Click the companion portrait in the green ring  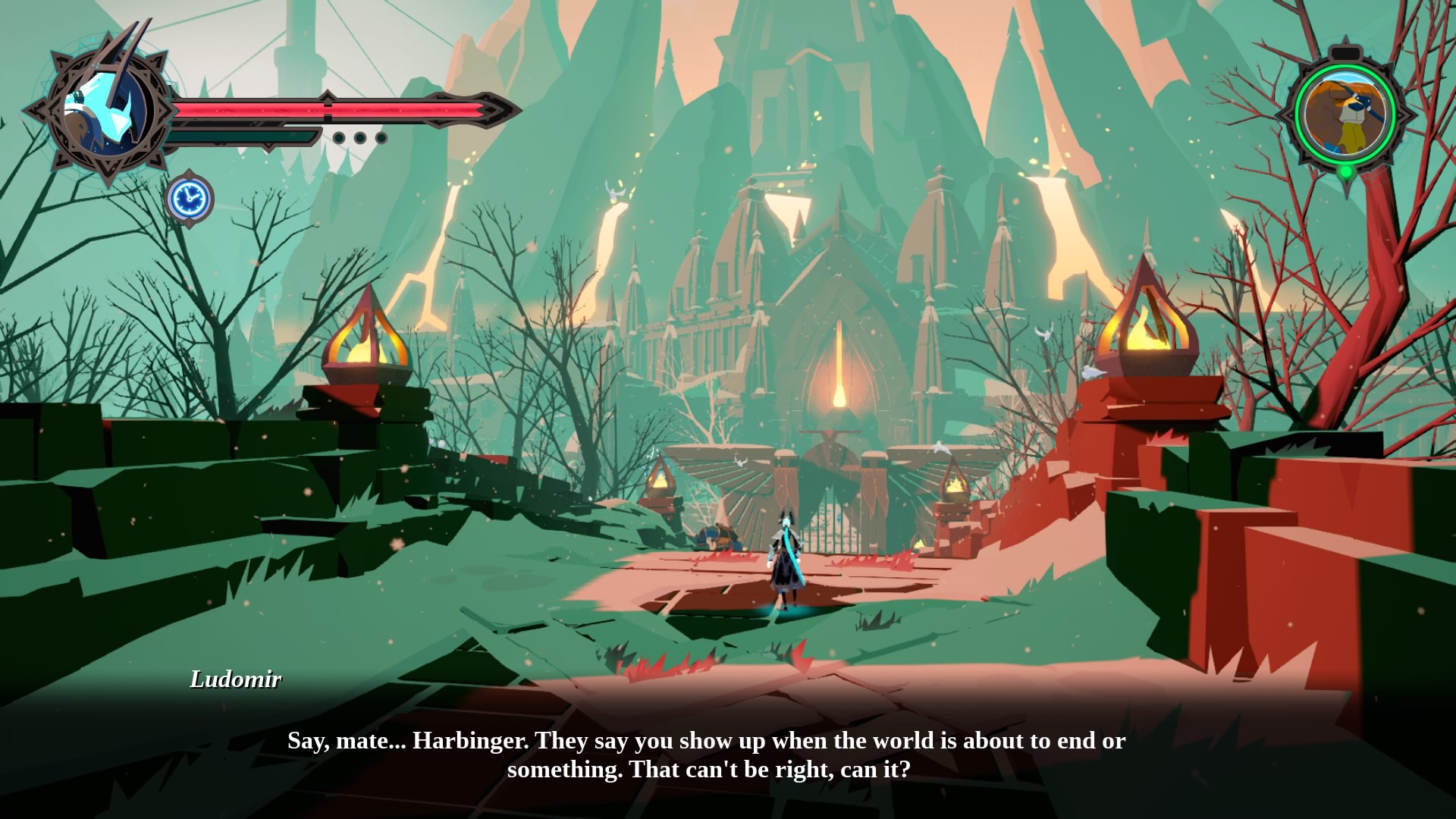(1345, 114)
